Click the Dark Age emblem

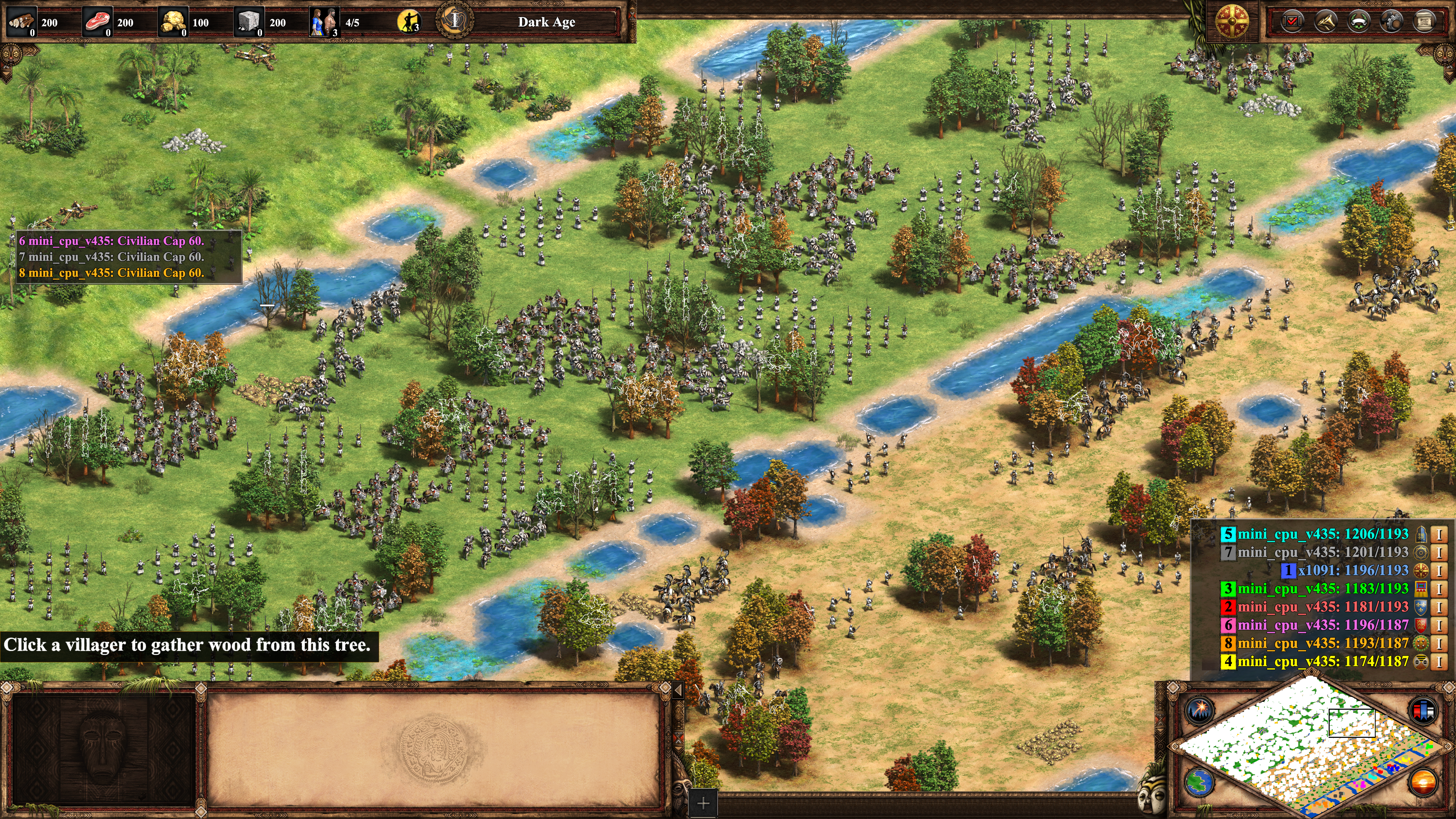point(455,21)
